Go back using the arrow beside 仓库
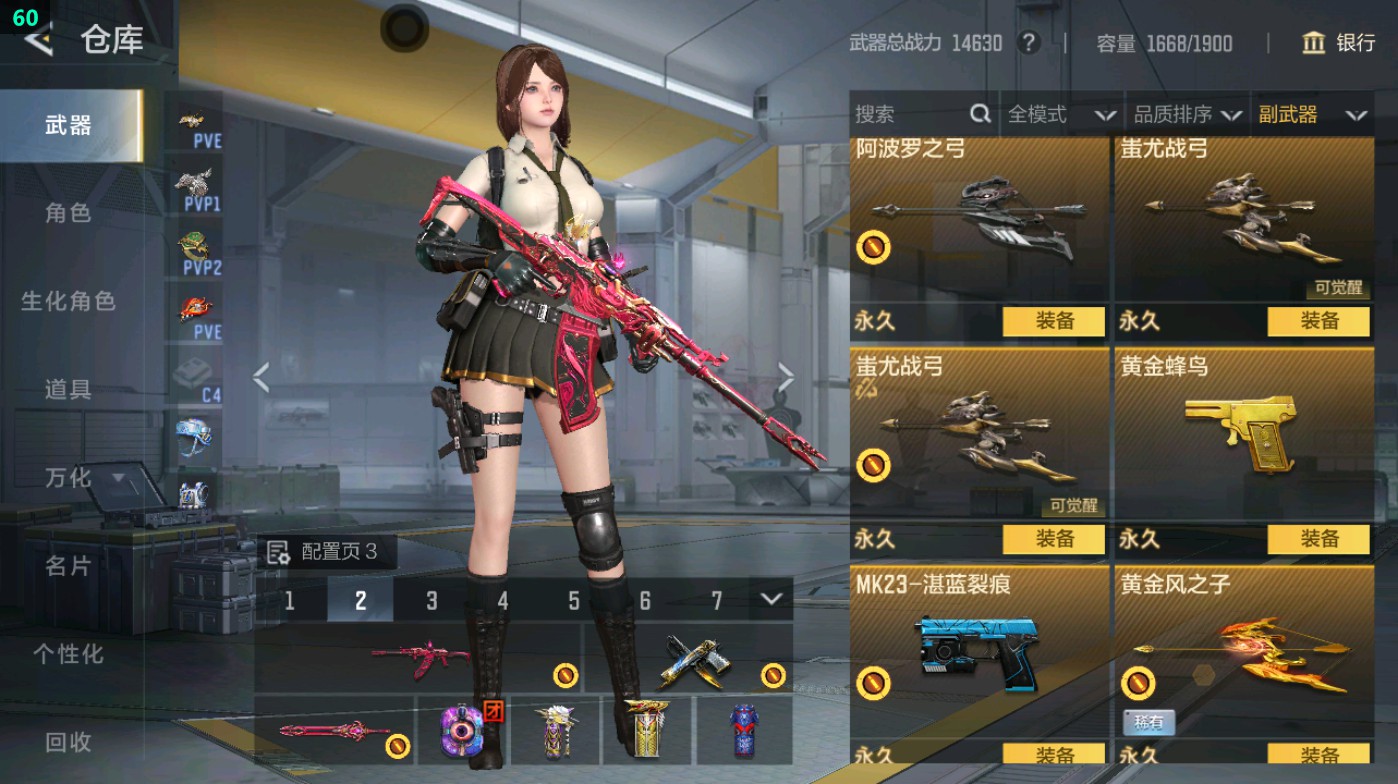Viewport: 1398px width, 784px height. point(38,40)
